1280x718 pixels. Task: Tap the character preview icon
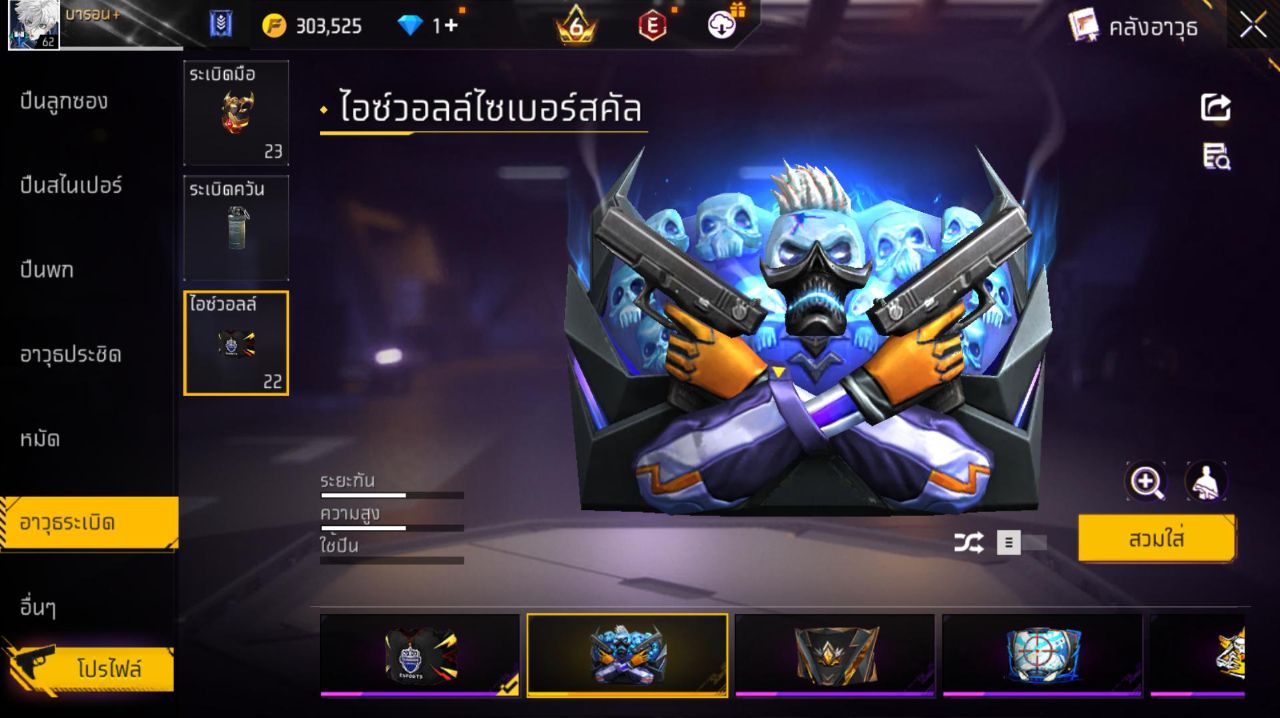tap(1206, 482)
